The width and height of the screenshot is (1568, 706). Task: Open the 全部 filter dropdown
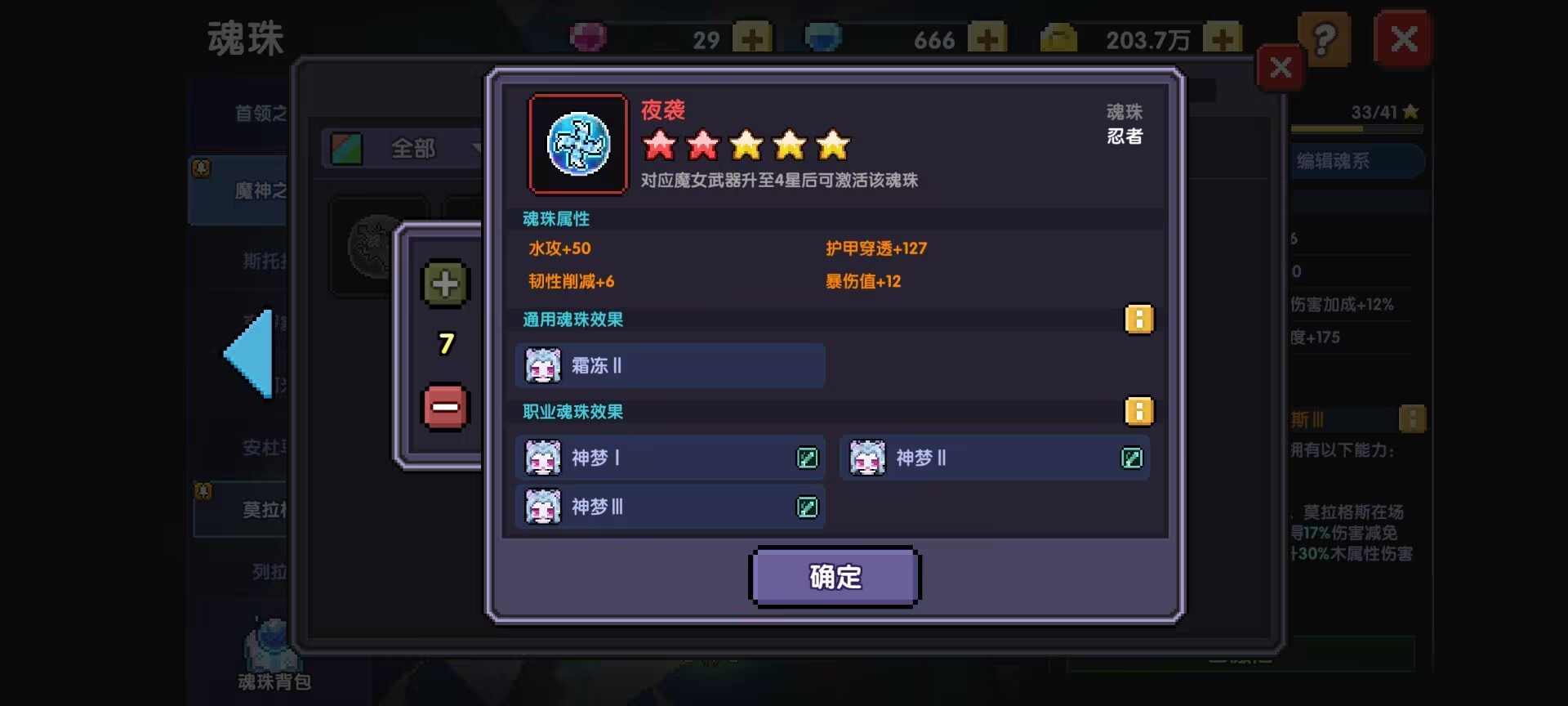pyautogui.click(x=412, y=150)
